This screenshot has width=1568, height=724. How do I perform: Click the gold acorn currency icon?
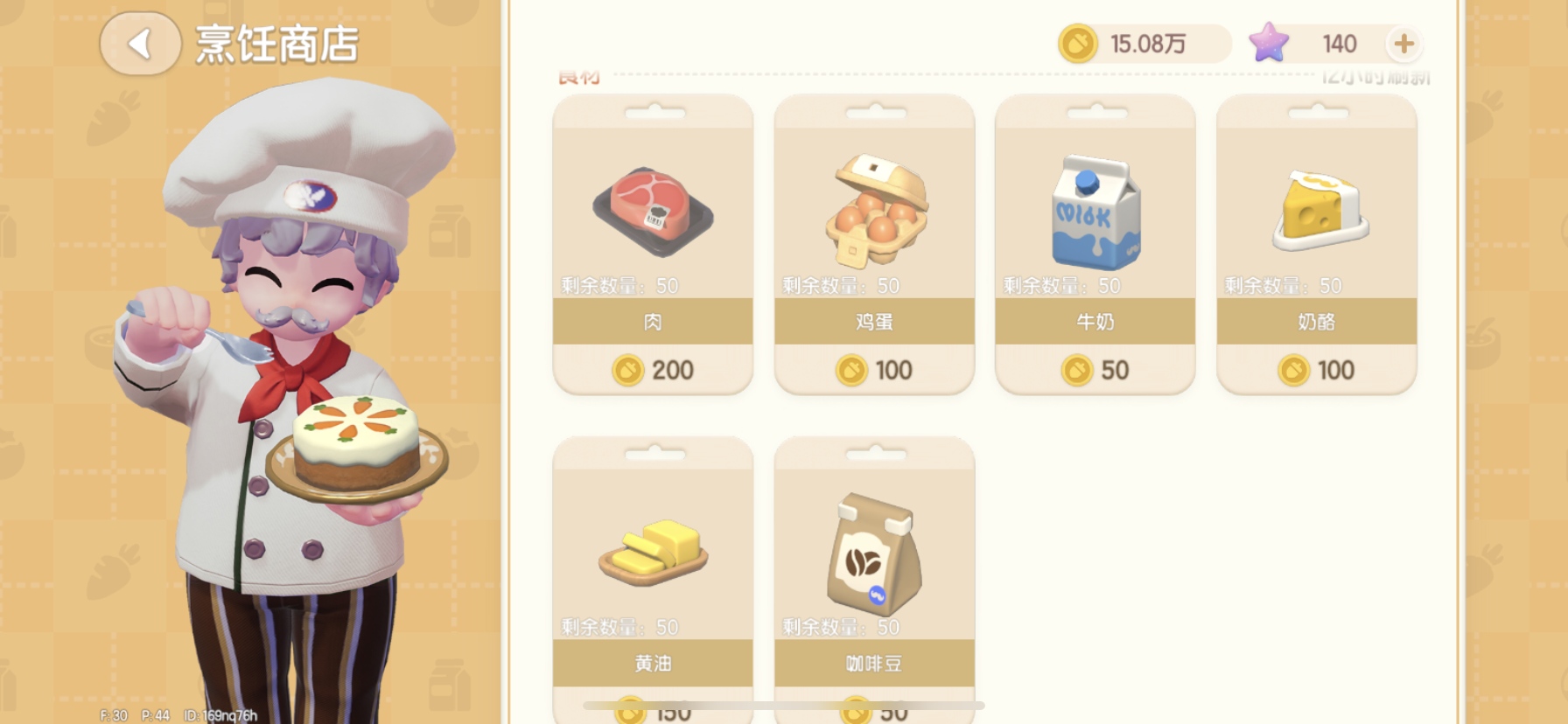1079,42
